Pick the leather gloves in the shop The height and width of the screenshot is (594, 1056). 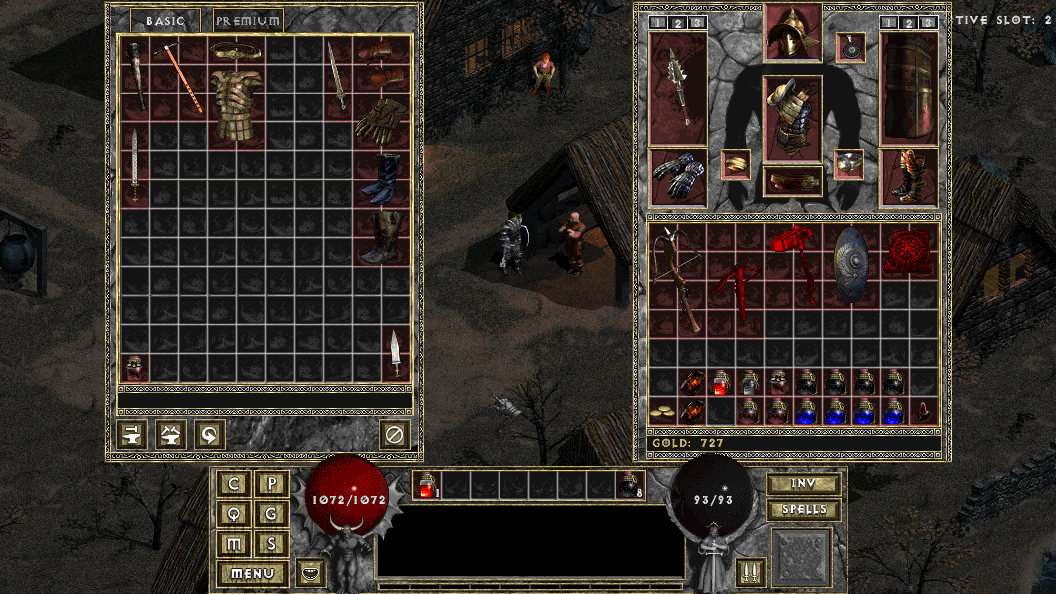(x=381, y=121)
